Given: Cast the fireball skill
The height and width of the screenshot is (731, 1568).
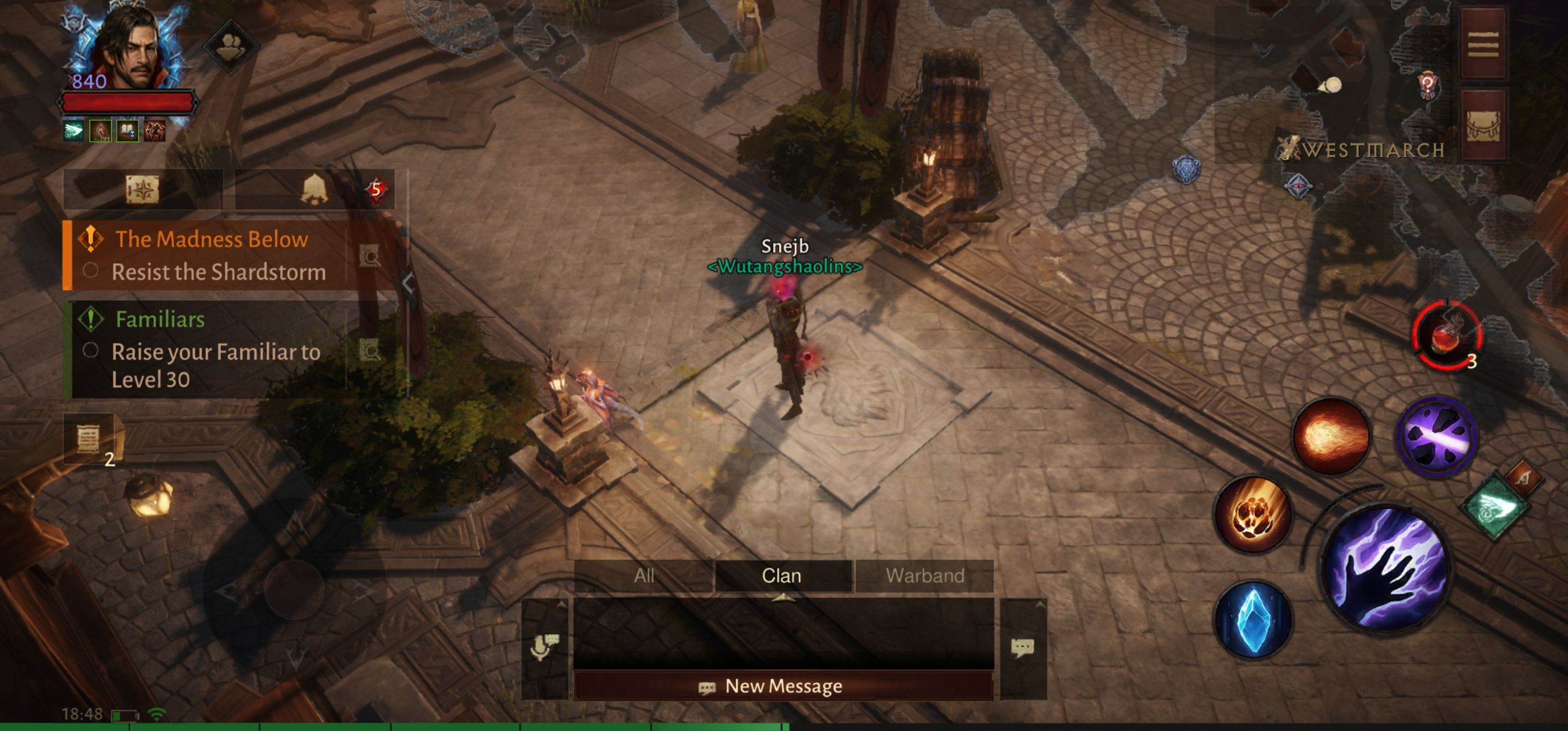Looking at the screenshot, I should 1331,436.
